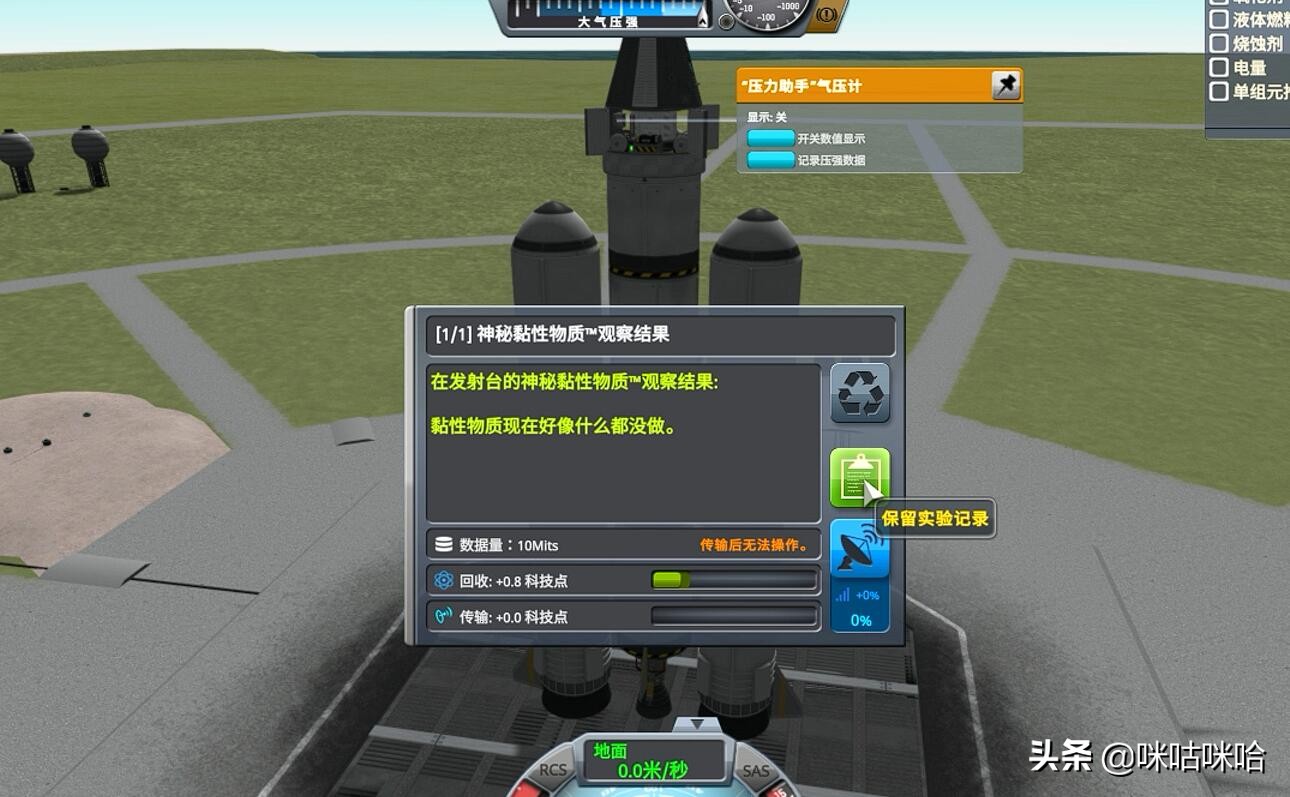Check the 电量 resource box

click(x=1219, y=67)
